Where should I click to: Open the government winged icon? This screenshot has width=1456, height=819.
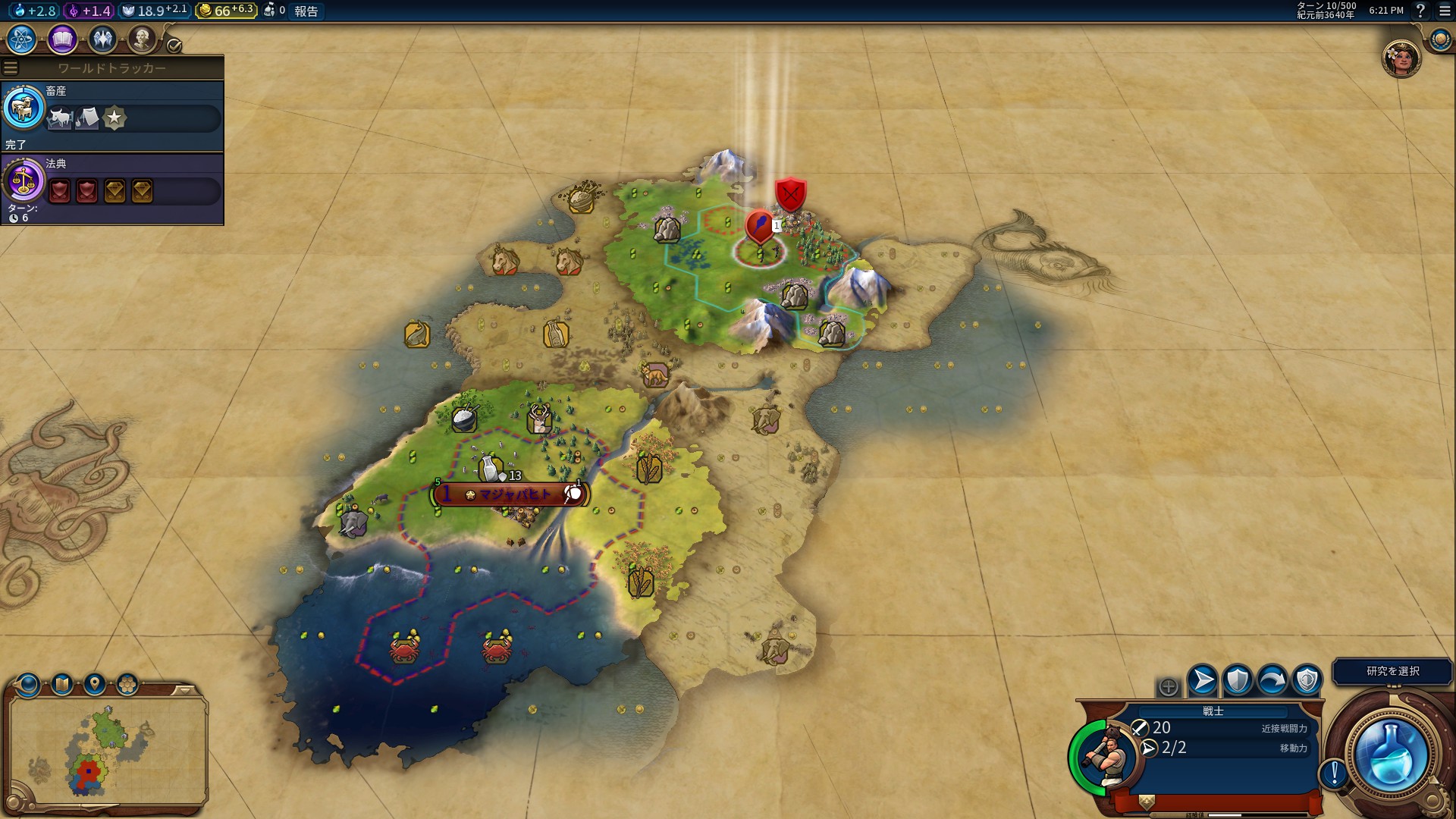(x=102, y=39)
